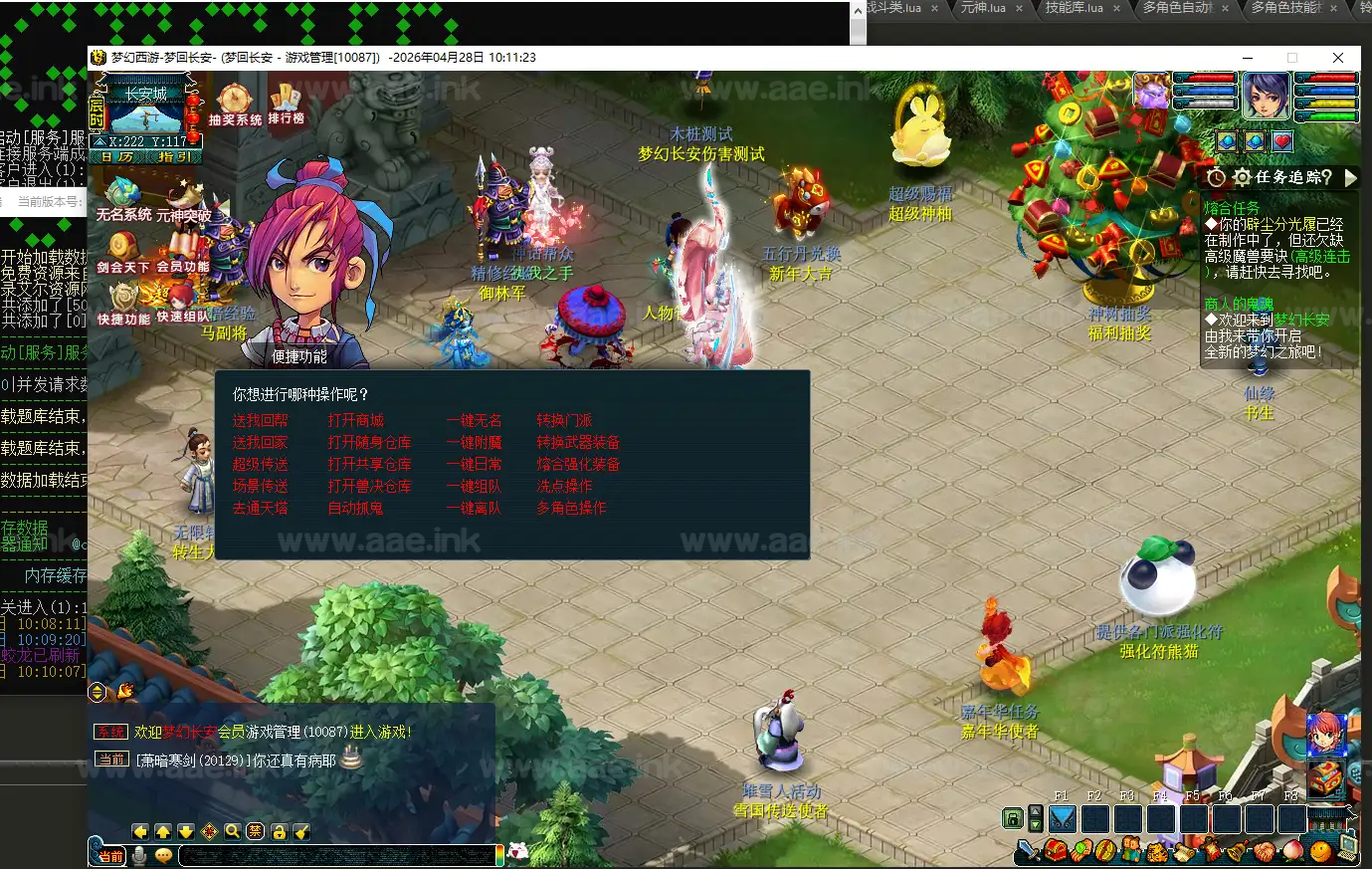Select 送我回家 in the dialogue
The height and width of the screenshot is (869, 1372).
260,442
